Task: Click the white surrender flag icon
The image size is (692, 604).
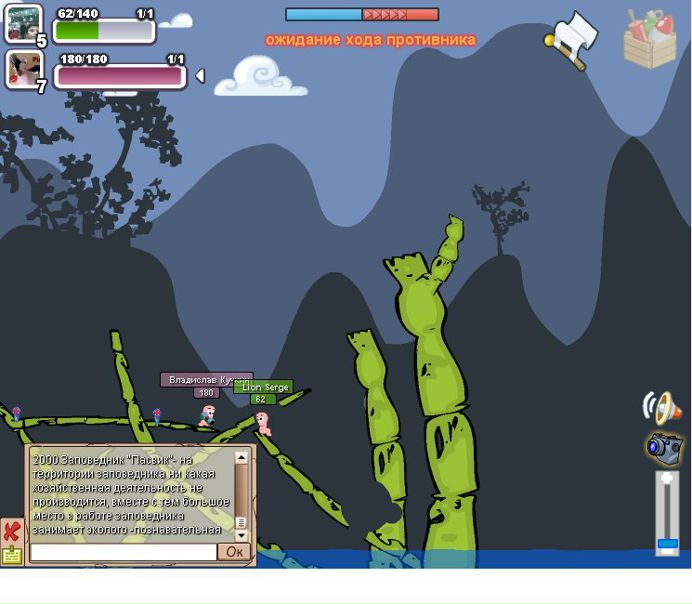Action: pyautogui.click(x=573, y=40)
